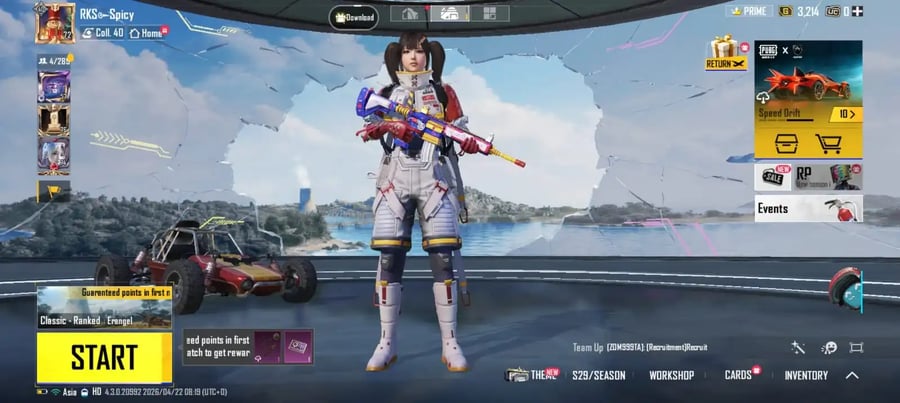
Task: Expand the bottom menu with the up arrow
Action: click(x=852, y=375)
